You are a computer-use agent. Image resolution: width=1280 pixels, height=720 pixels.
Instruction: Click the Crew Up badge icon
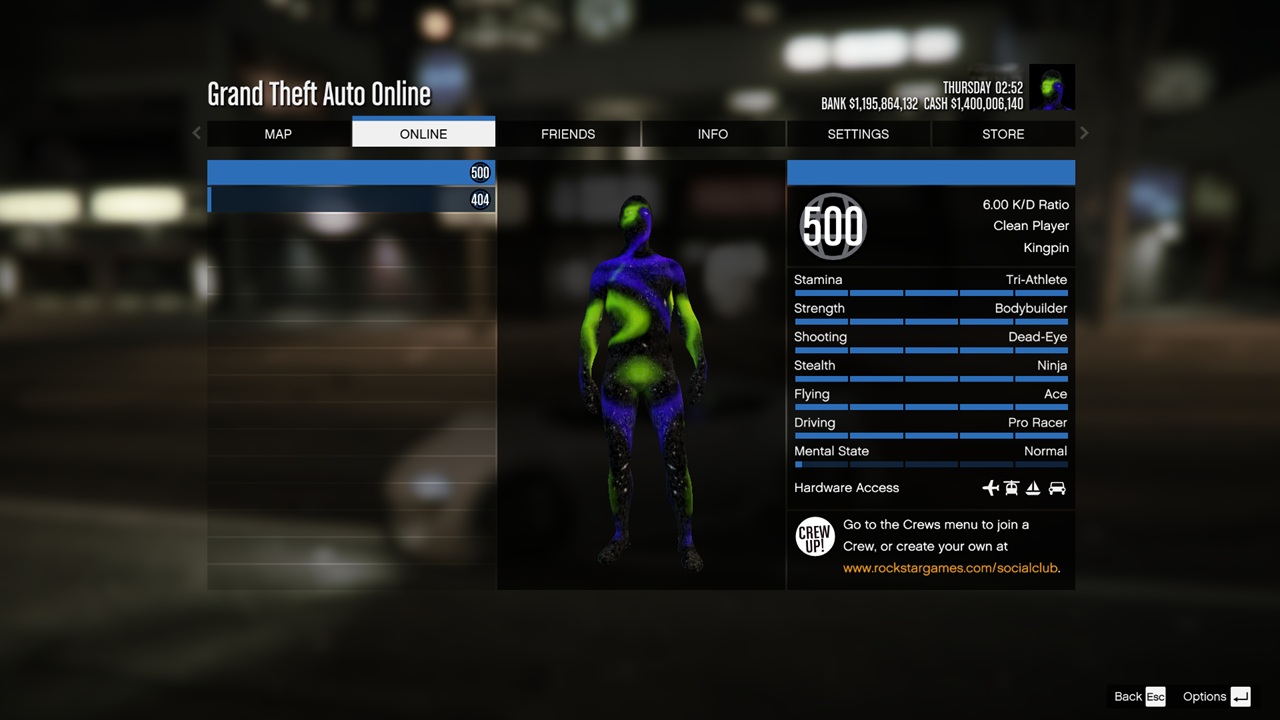(x=815, y=537)
